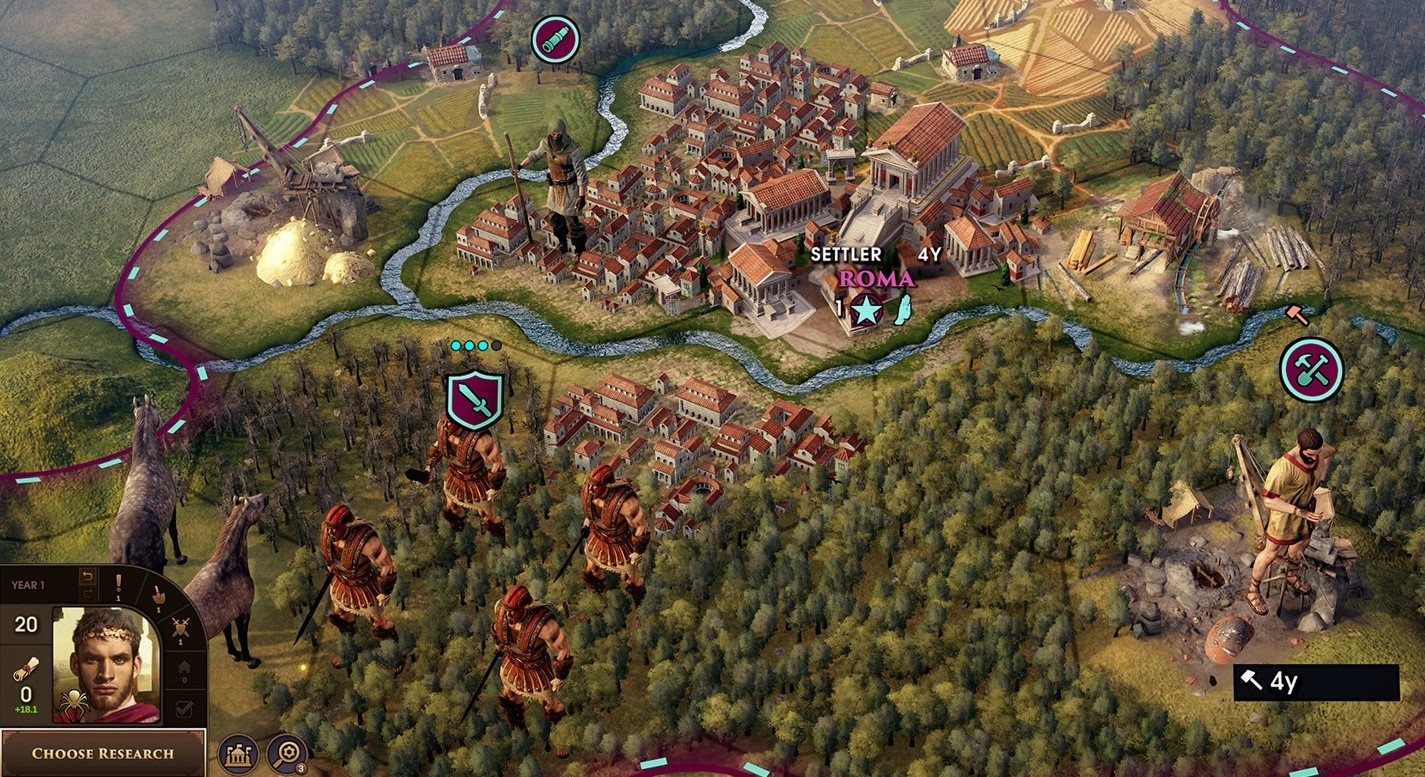
Task: Click the undo arrow above Year 1
Action: click(x=88, y=575)
